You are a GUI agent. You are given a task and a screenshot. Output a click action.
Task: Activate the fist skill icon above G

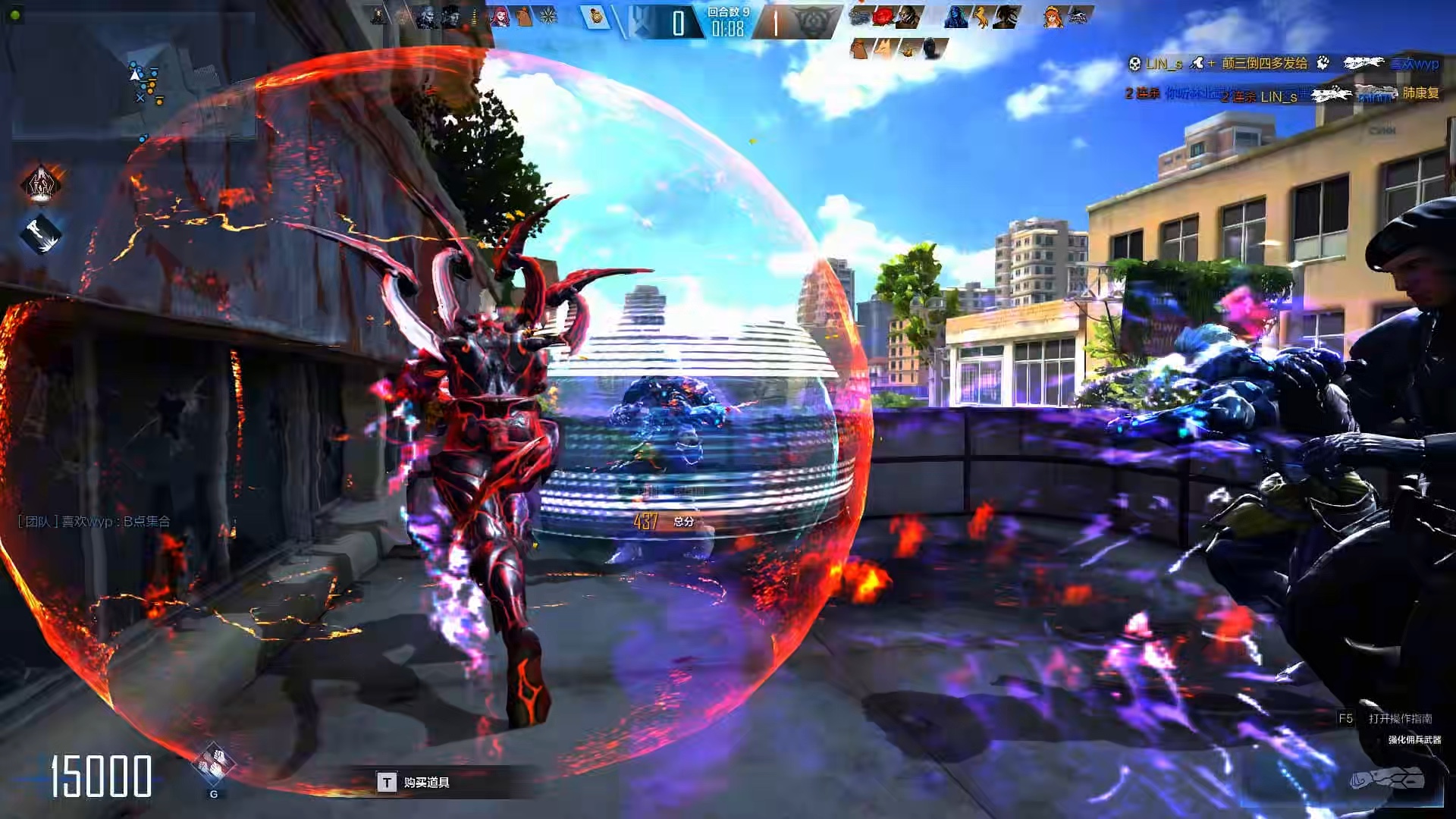click(213, 763)
